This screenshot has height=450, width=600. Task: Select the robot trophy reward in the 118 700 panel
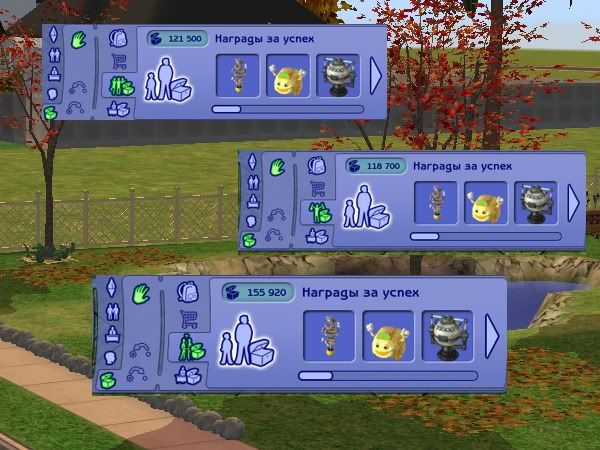(436, 203)
